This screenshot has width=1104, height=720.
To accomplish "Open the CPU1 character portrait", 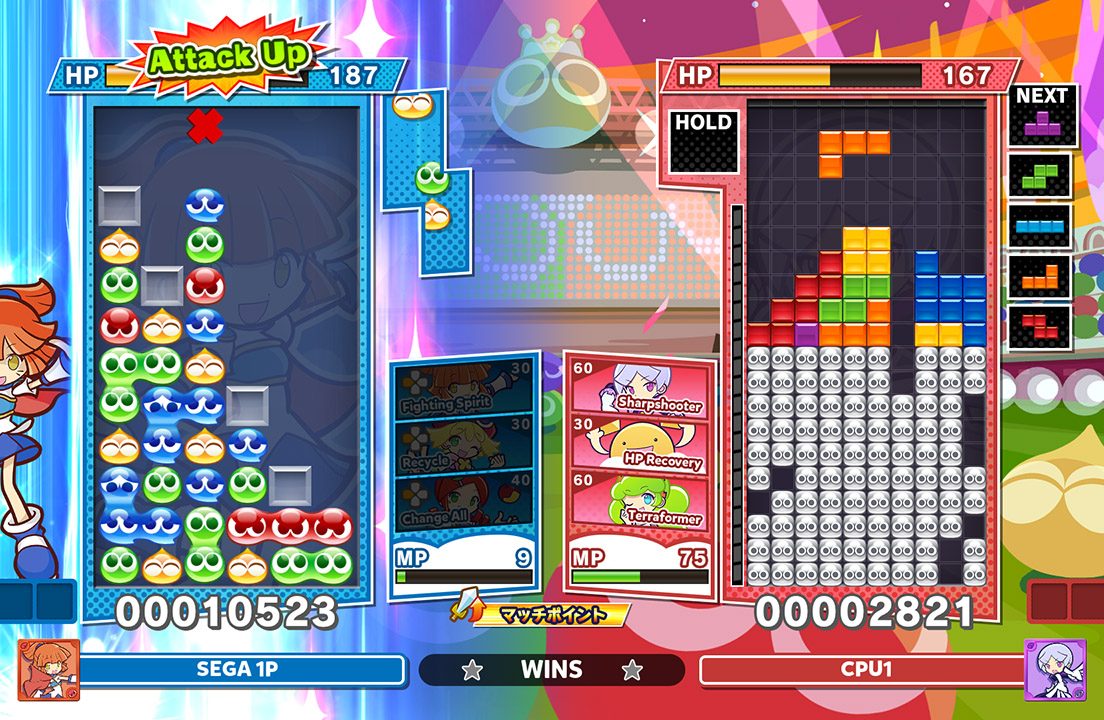I will 1054,669.
